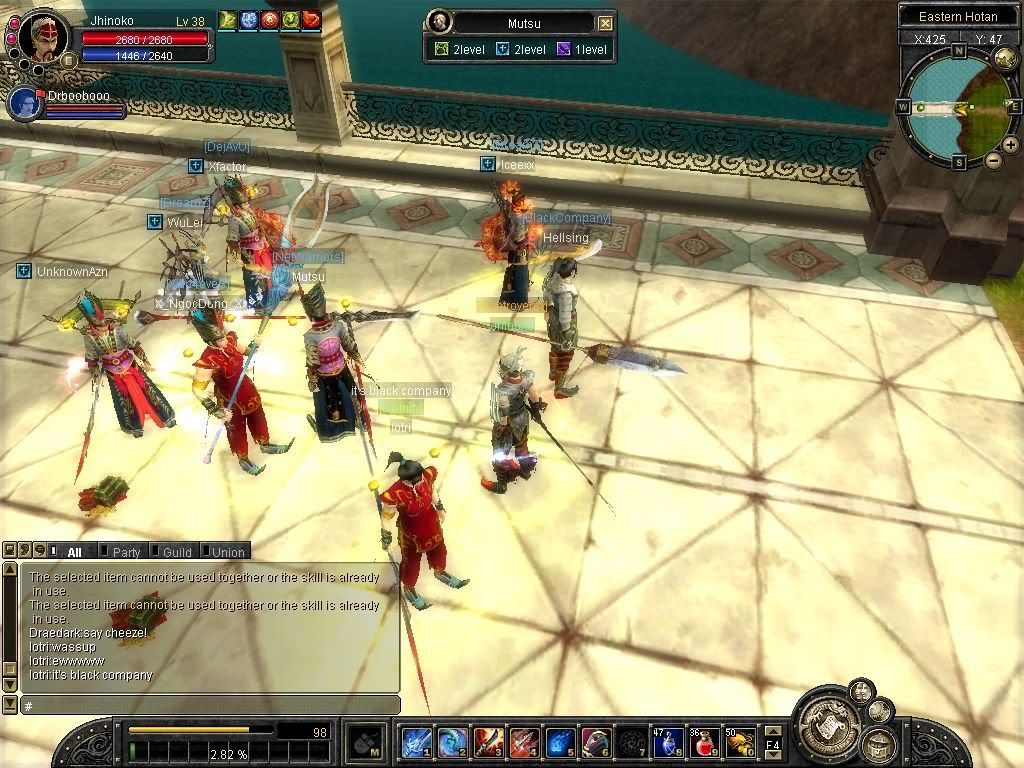Switch hotbar page with the up arrow

773,730
